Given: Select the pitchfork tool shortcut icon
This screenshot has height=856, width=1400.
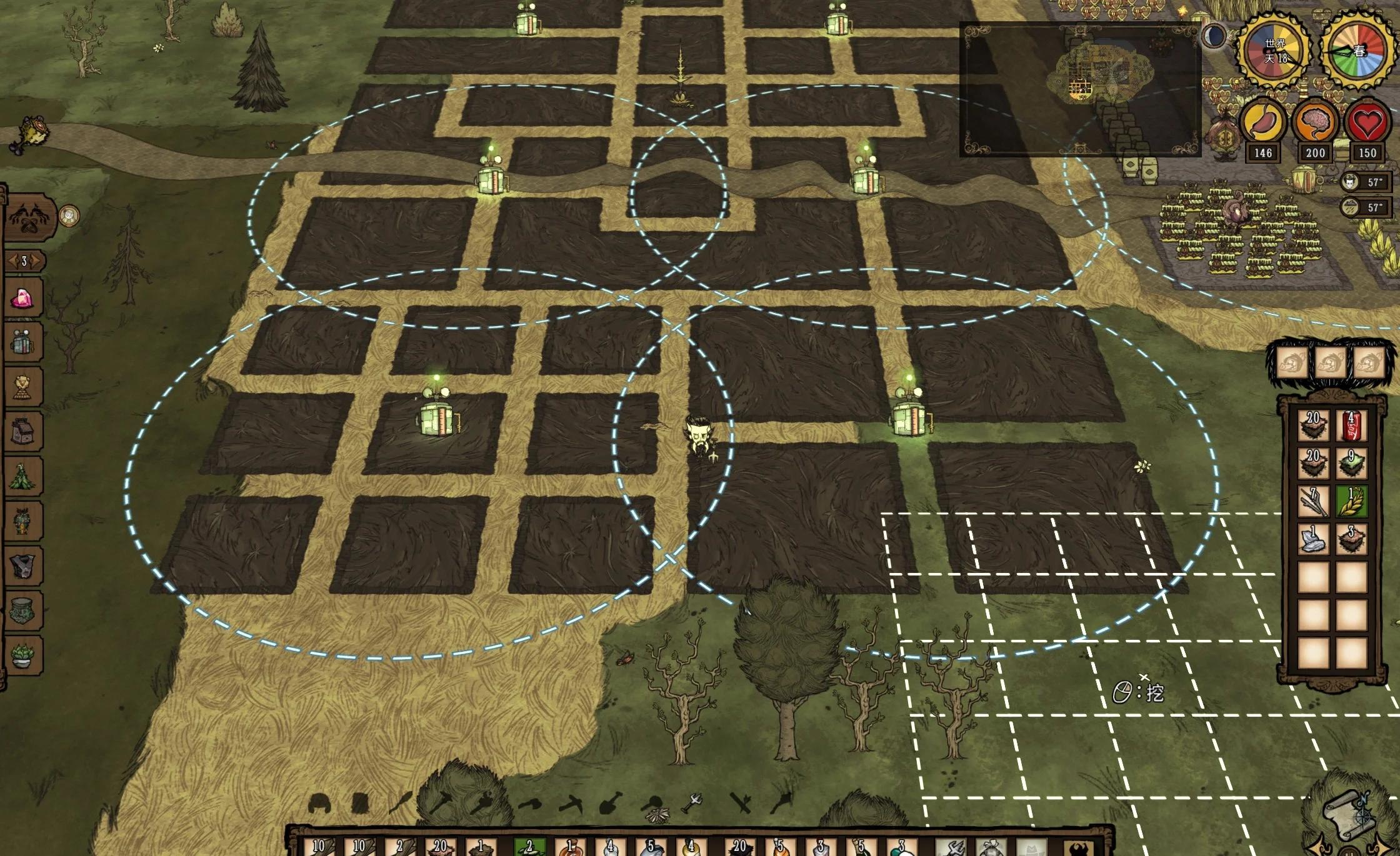Looking at the screenshot, I should [693, 802].
